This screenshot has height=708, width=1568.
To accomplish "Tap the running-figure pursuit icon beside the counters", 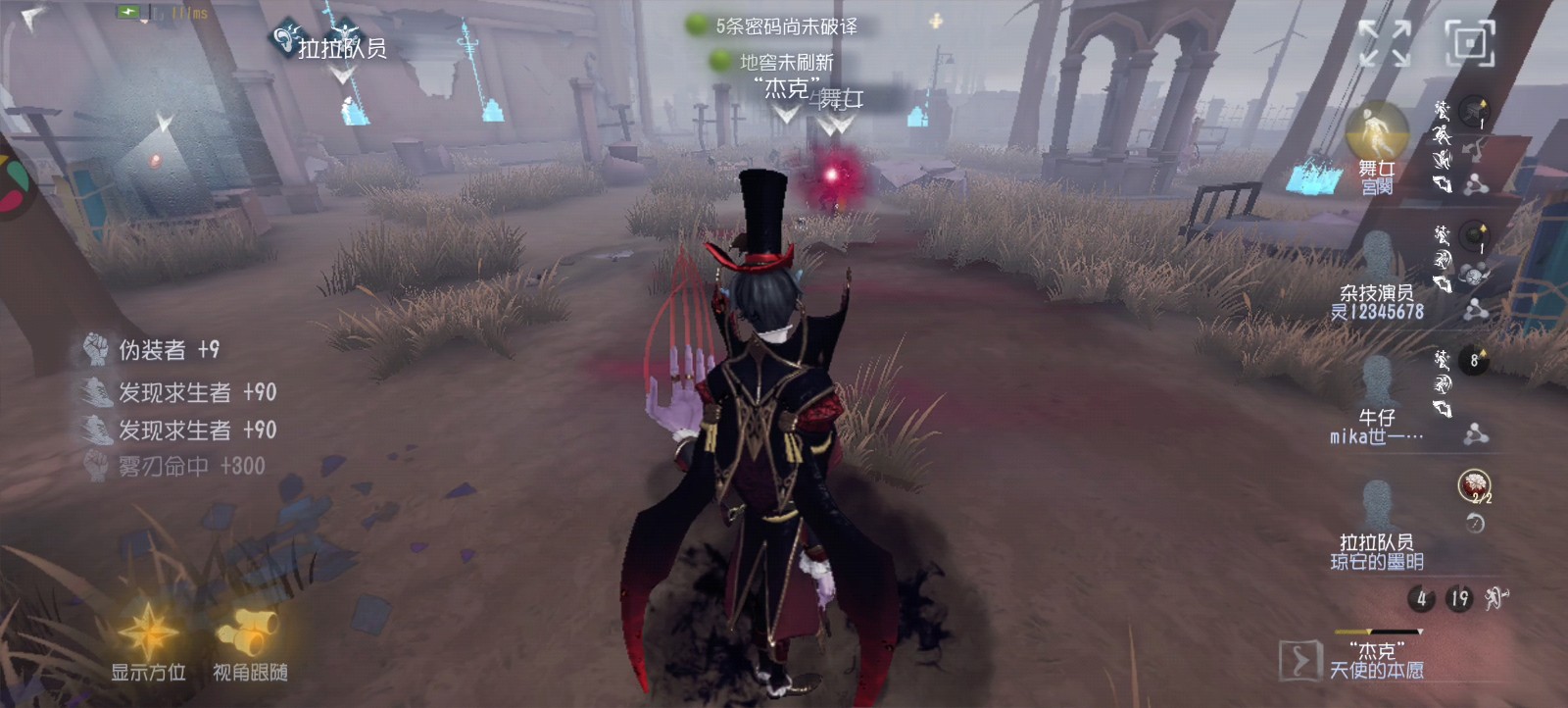I will pos(1495,598).
